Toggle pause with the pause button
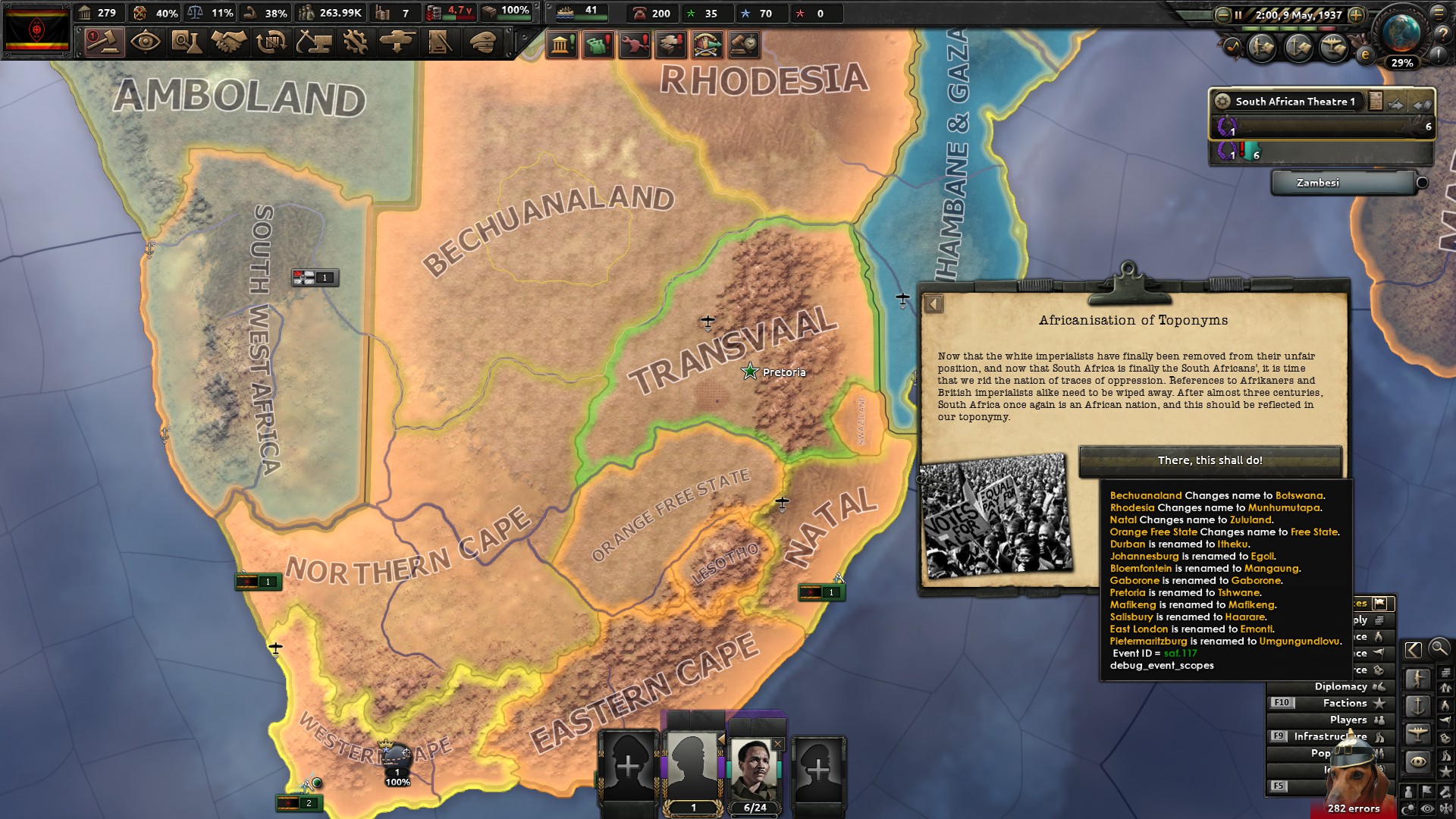This screenshot has height=819, width=1456. tap(1238, 14)
